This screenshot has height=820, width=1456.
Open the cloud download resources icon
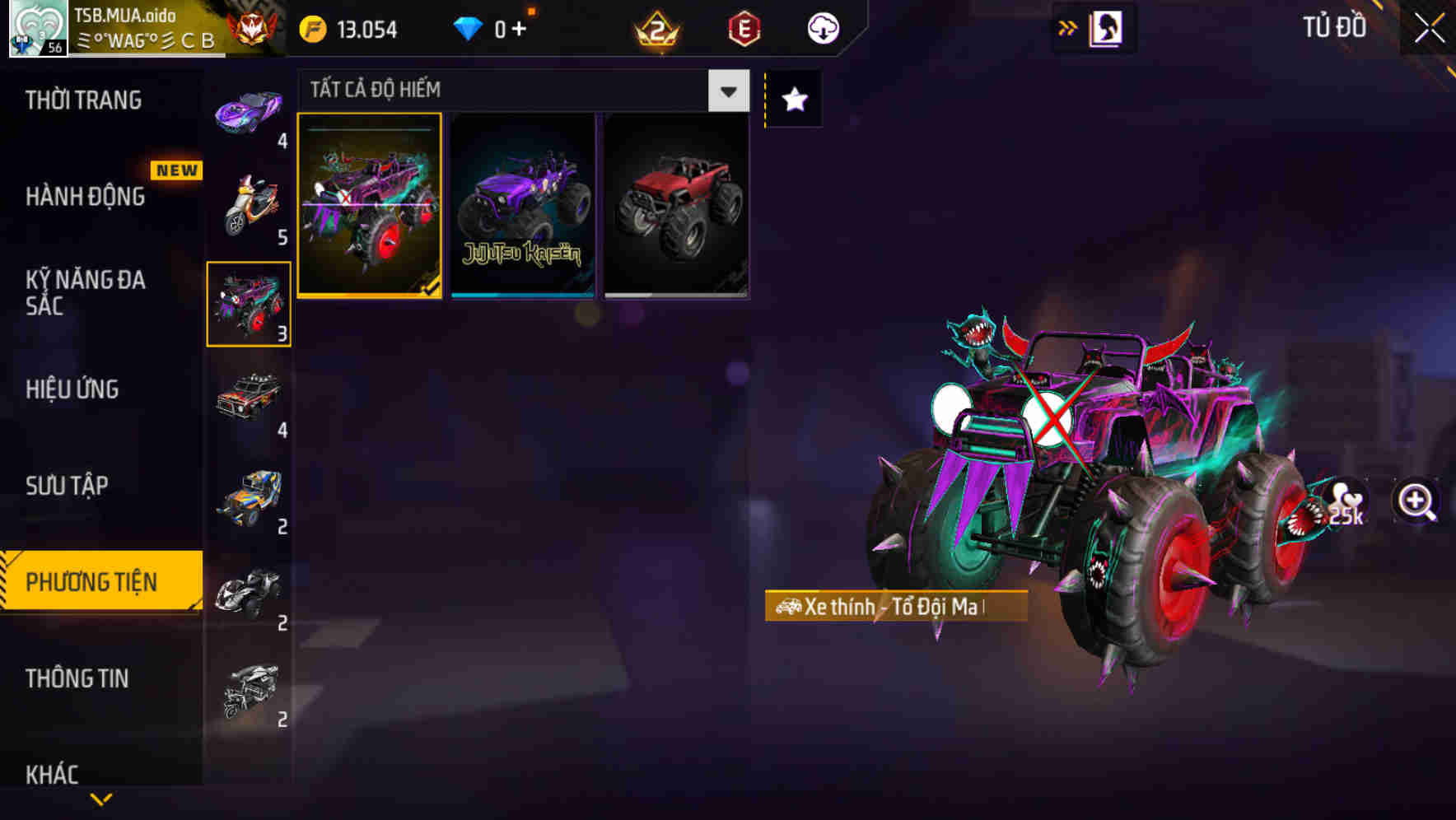[x=824, y=27]
